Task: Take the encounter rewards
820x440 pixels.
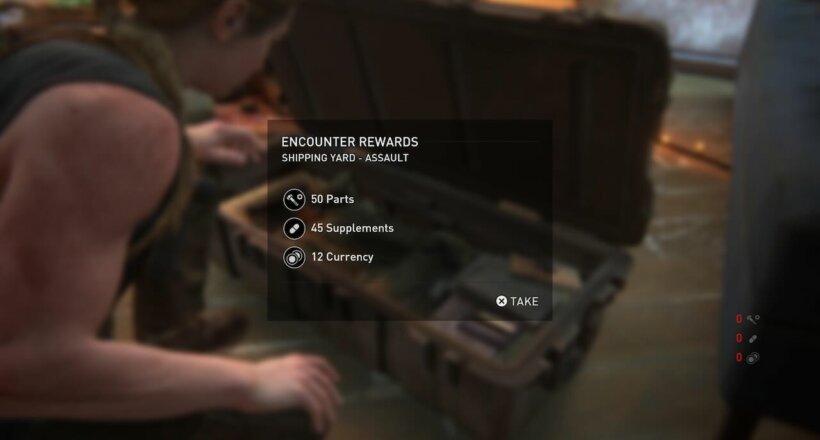Action: [x=517, y=301]
